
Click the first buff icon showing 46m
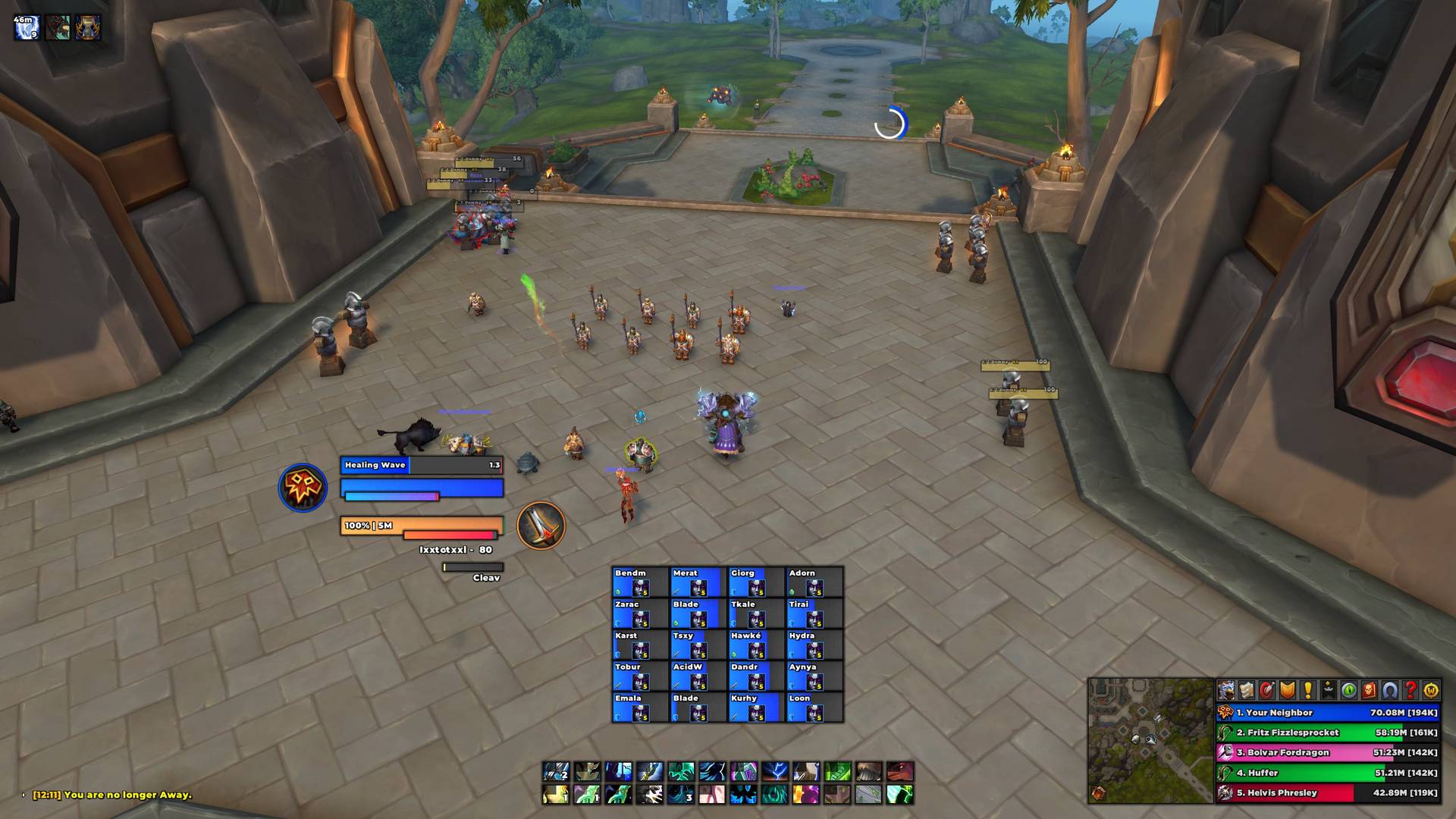[x=27, y=28]
